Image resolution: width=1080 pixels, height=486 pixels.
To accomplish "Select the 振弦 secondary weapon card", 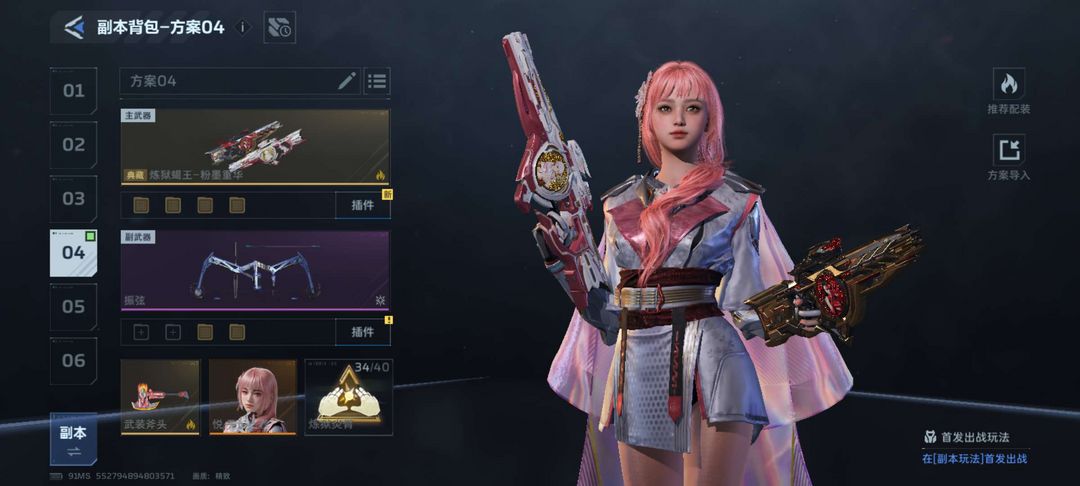I will 255,270.
